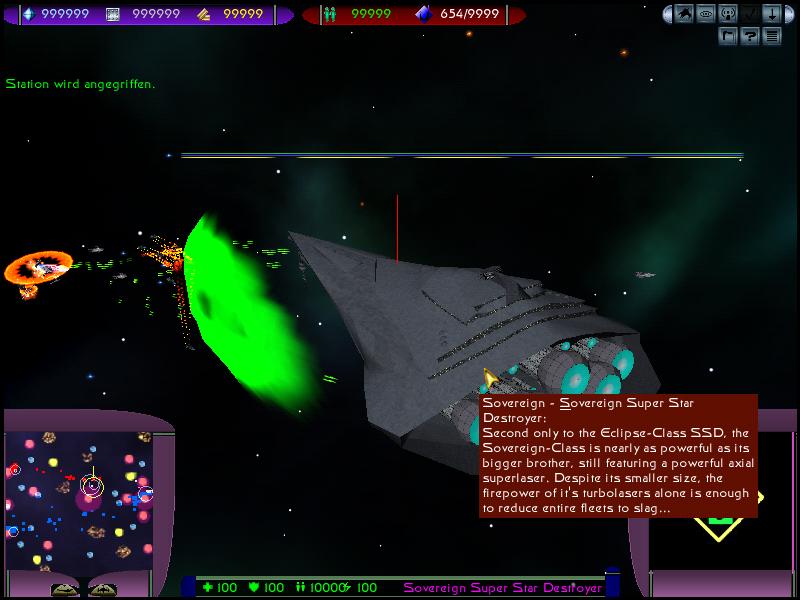
Task: Click the ship silhouette button in top toolbar
Action: tap(682, 15)
